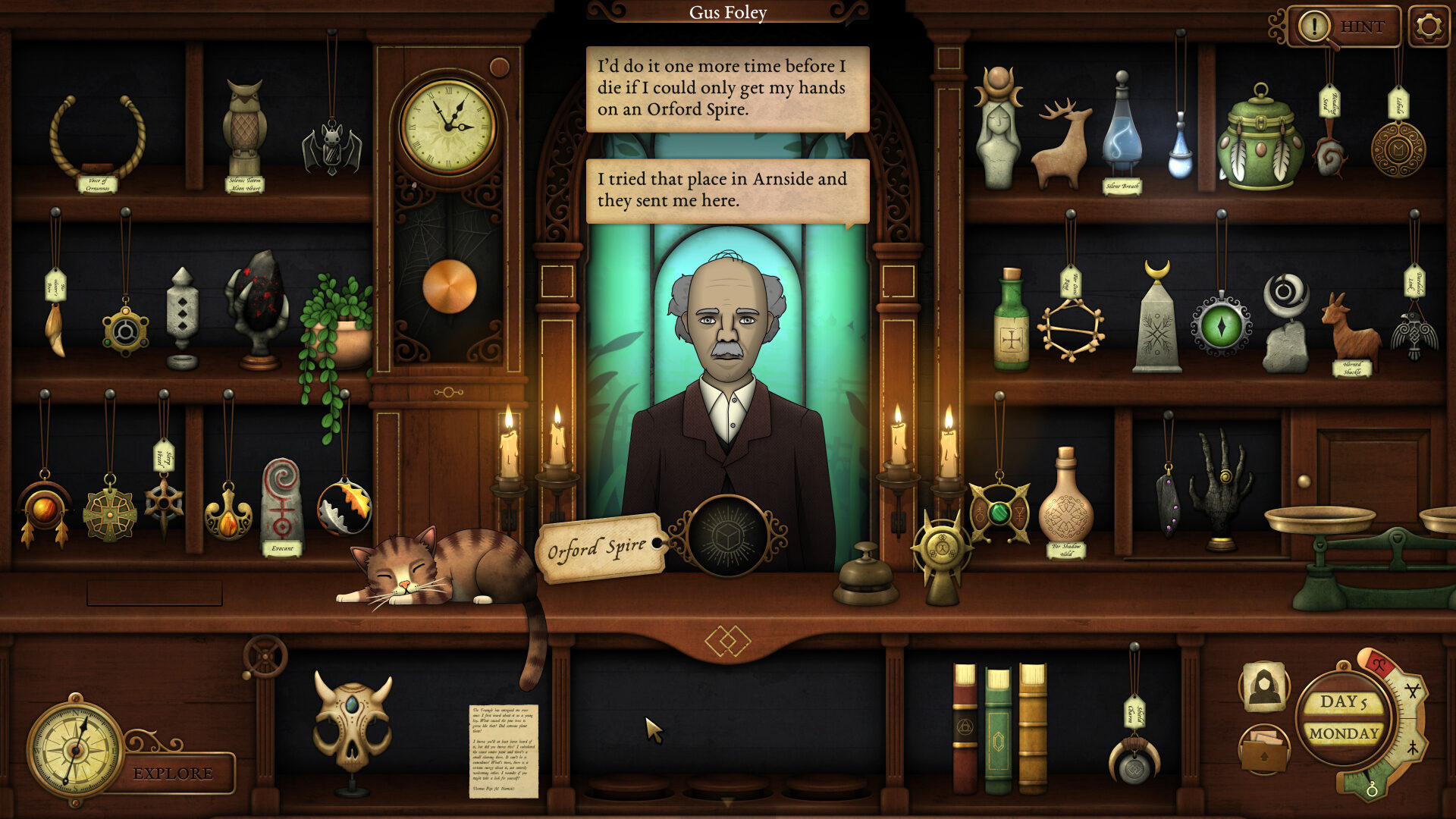
Task: Click the Explore button
Action: (x=173, y=773)
